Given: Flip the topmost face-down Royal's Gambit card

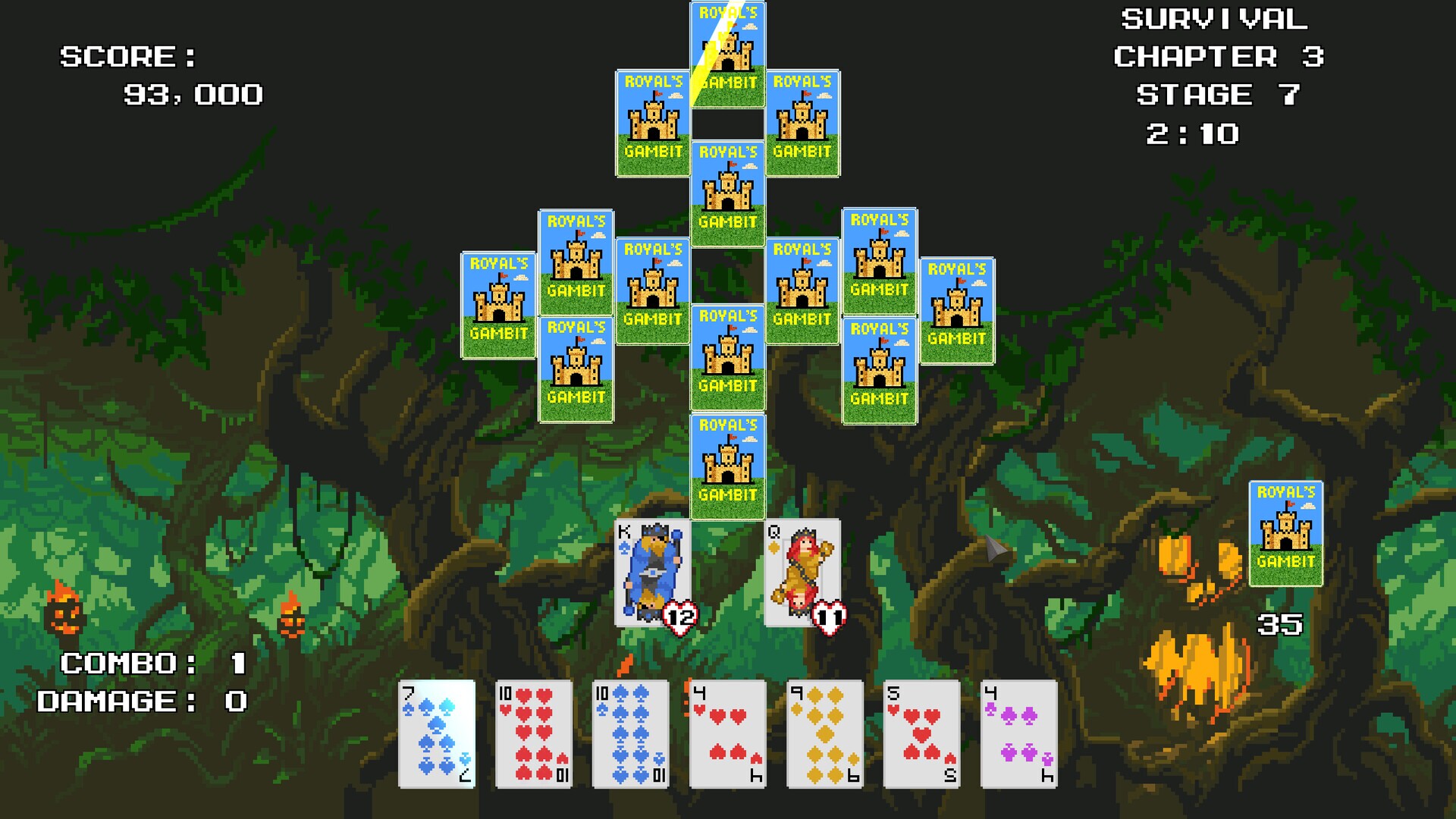Looking at the screenshot, I should tap(727, 53).
